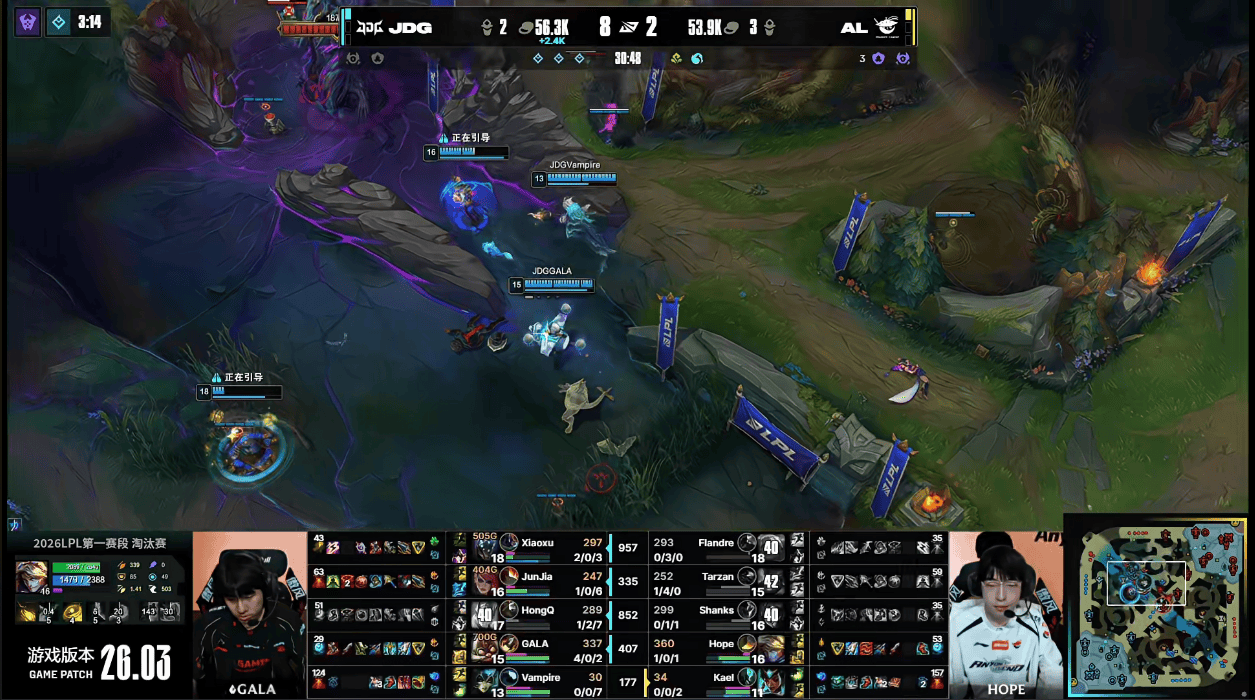The width and height of the screenshot is (1255, 700).
Task: Choose Shanks's scoreboard row
Action: tap(718, 613)
